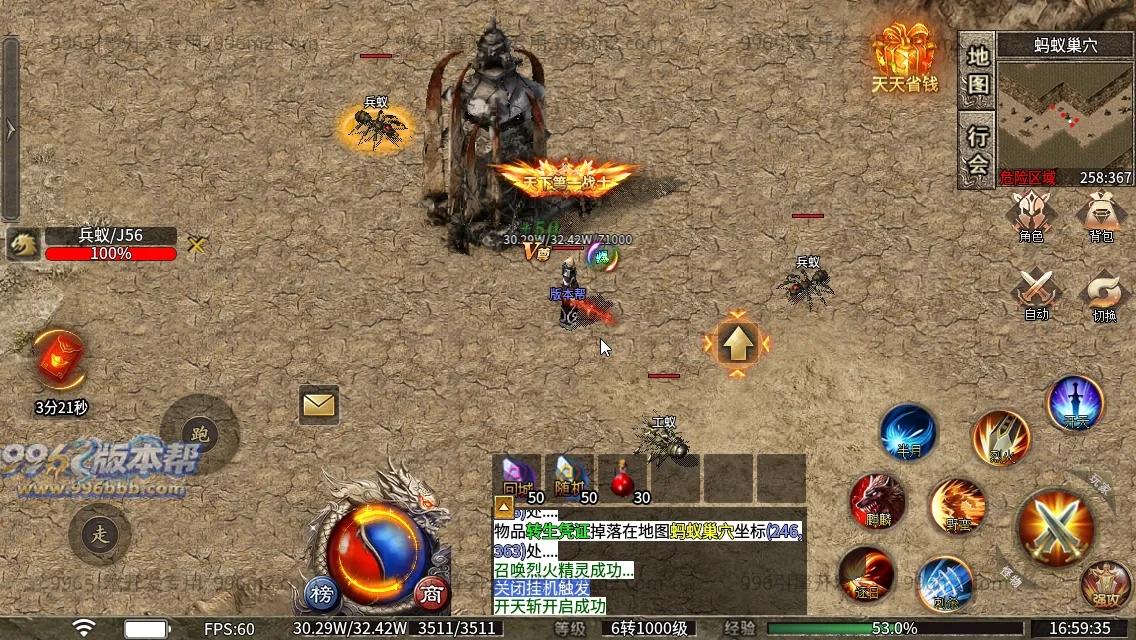Activate the 开天 skill
Image resolution: width=1136 pixels, height=640 pixels.
tap(1075, 405)
